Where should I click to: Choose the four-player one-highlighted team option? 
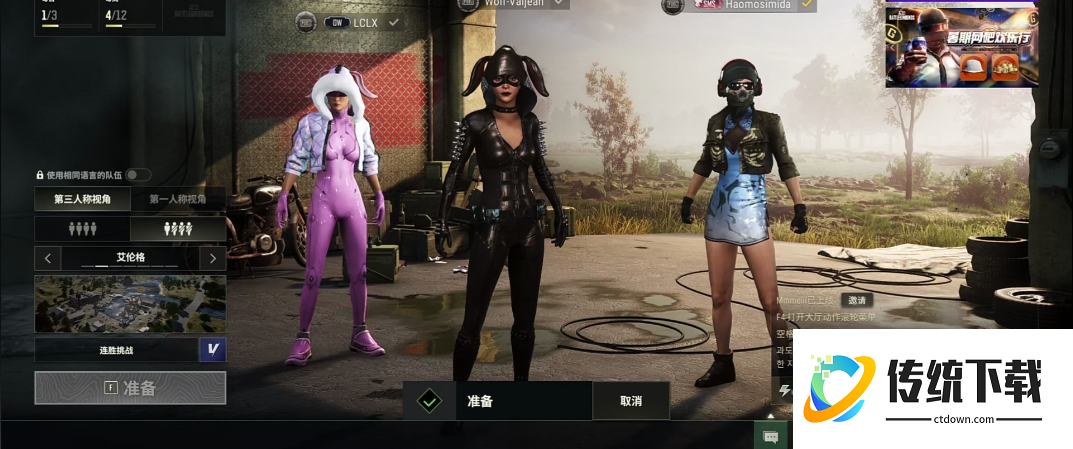(x=178, y=229)
